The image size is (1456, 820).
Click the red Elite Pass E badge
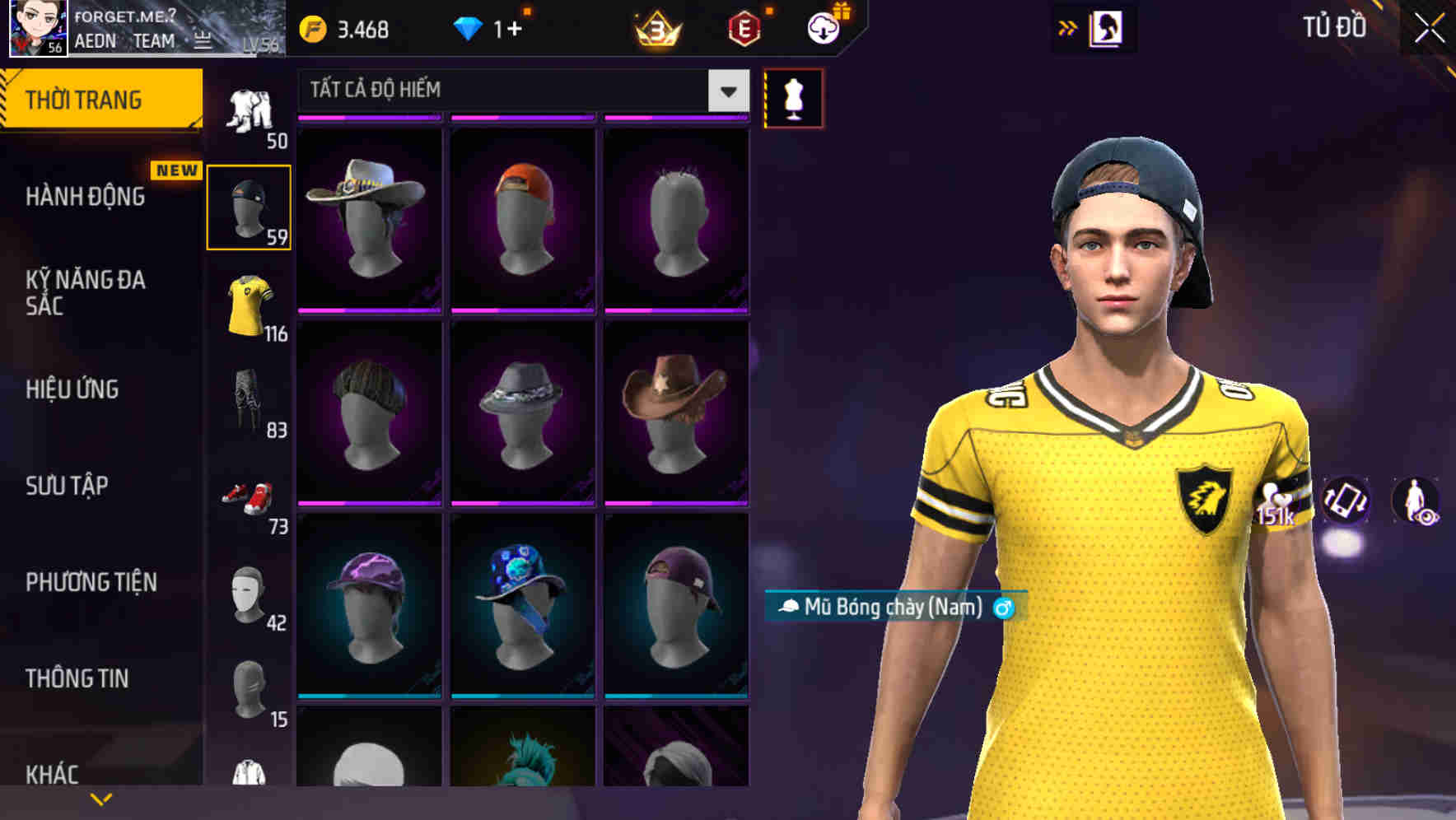[x=744, y=27]
